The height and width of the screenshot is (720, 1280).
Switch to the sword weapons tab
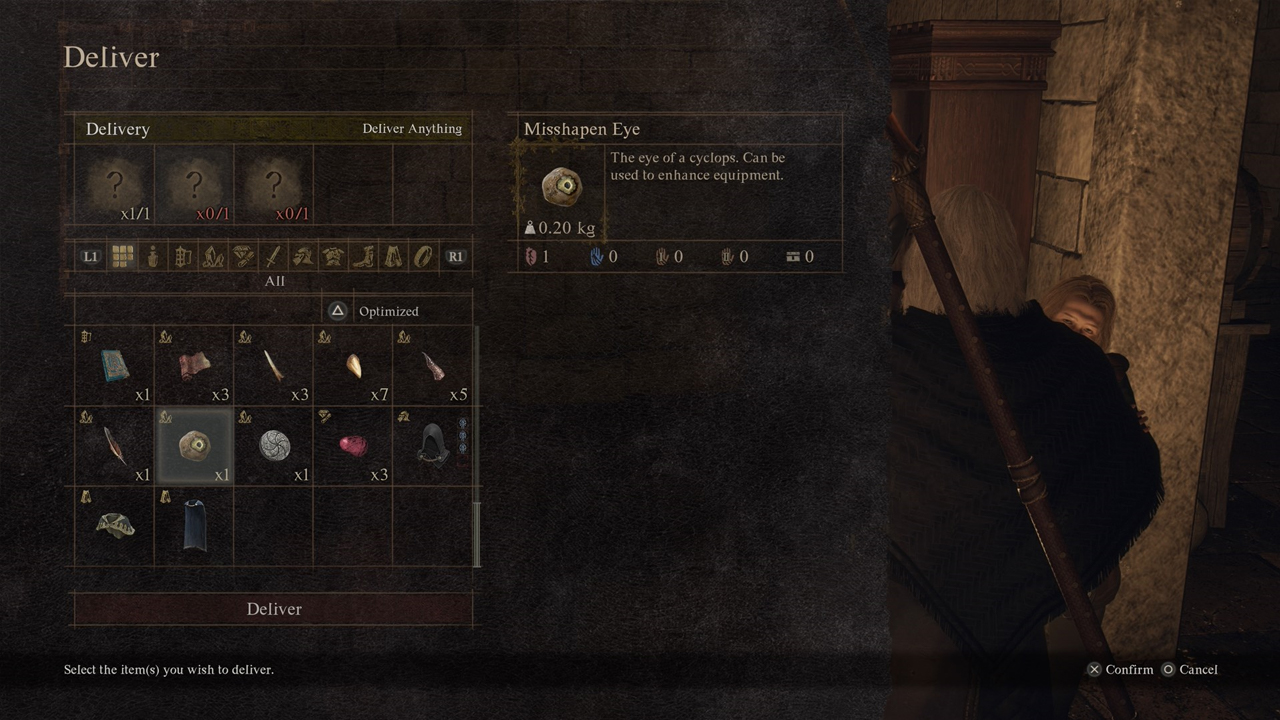[x=273, y=257]
